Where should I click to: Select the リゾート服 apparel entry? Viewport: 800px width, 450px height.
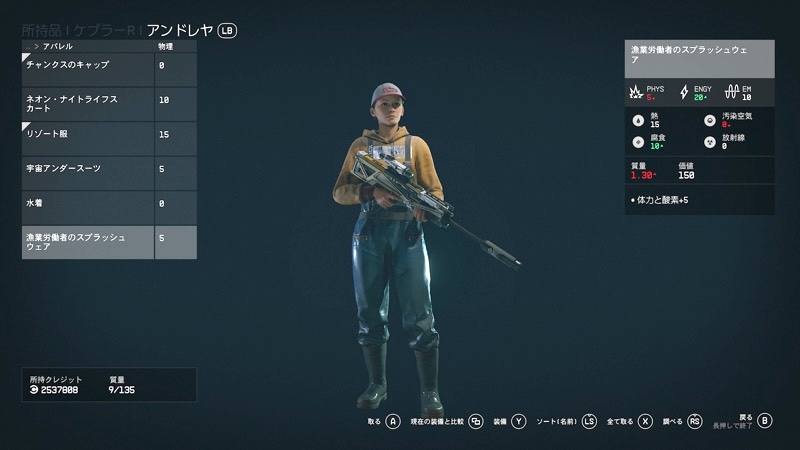click(x=88, y=134)
